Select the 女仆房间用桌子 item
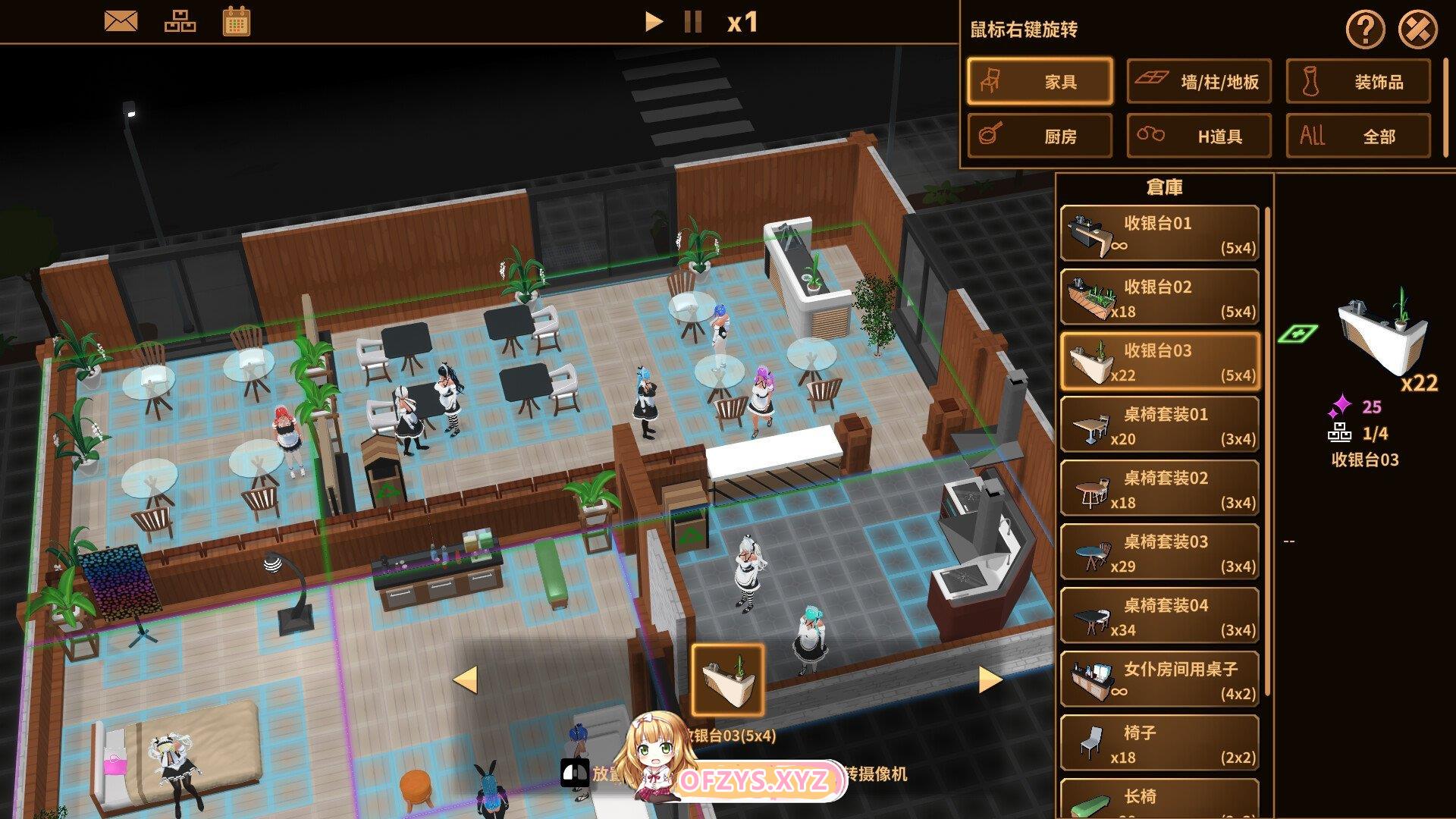 tap(1159, 679)
